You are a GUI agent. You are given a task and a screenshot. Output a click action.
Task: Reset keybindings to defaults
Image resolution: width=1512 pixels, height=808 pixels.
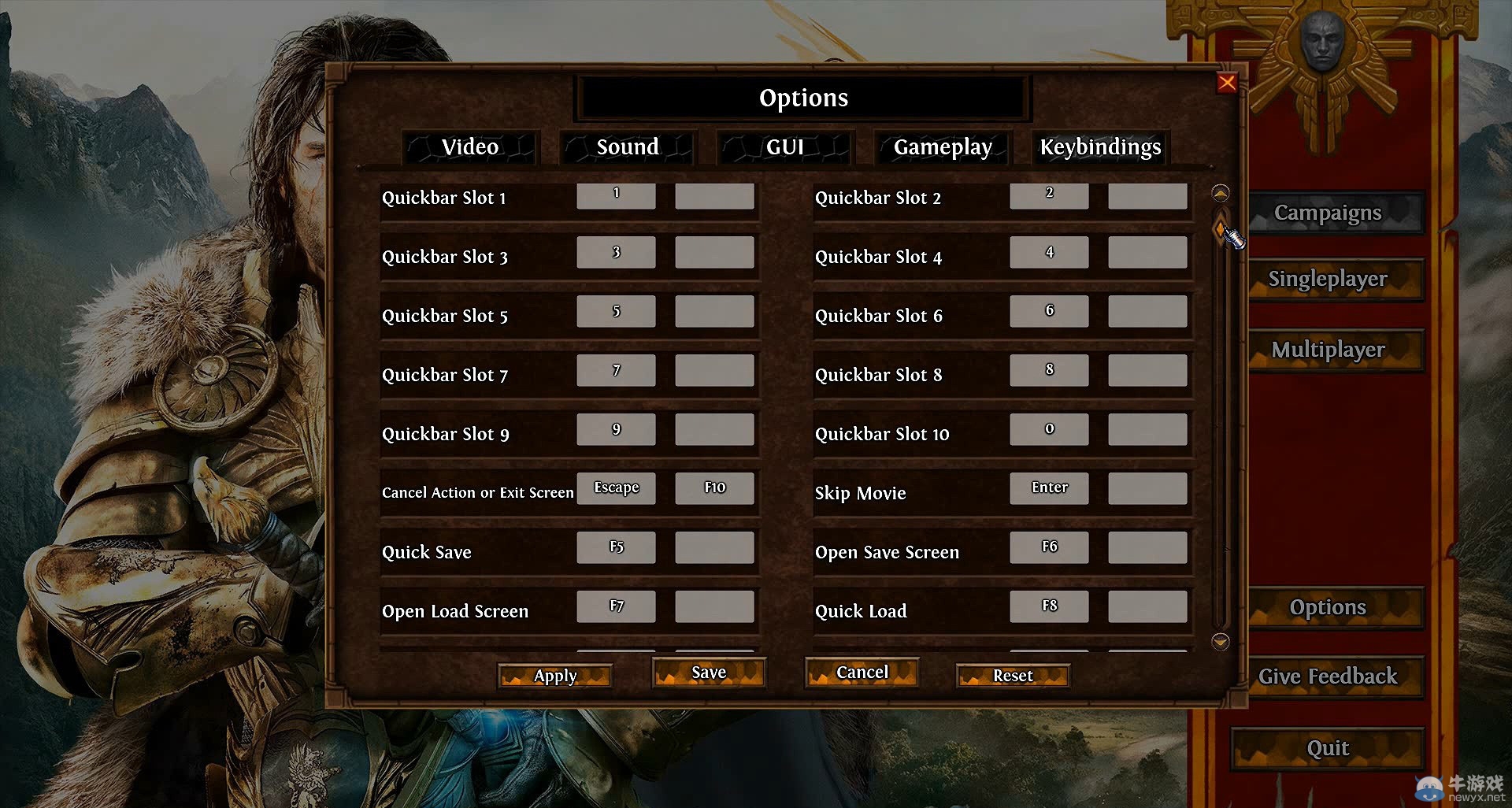click(x=1012, y=675)
